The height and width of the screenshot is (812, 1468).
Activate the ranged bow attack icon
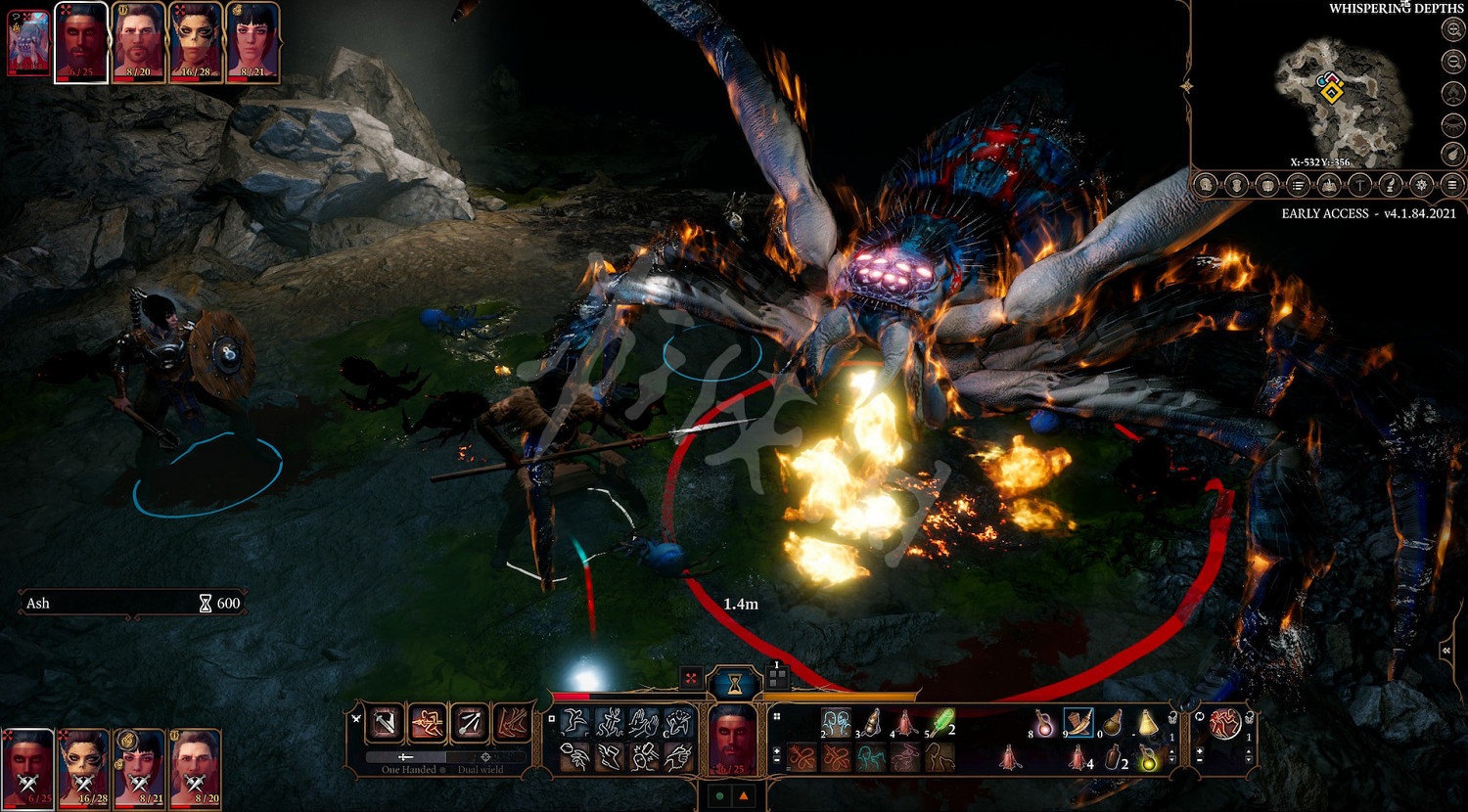[469, 723]
